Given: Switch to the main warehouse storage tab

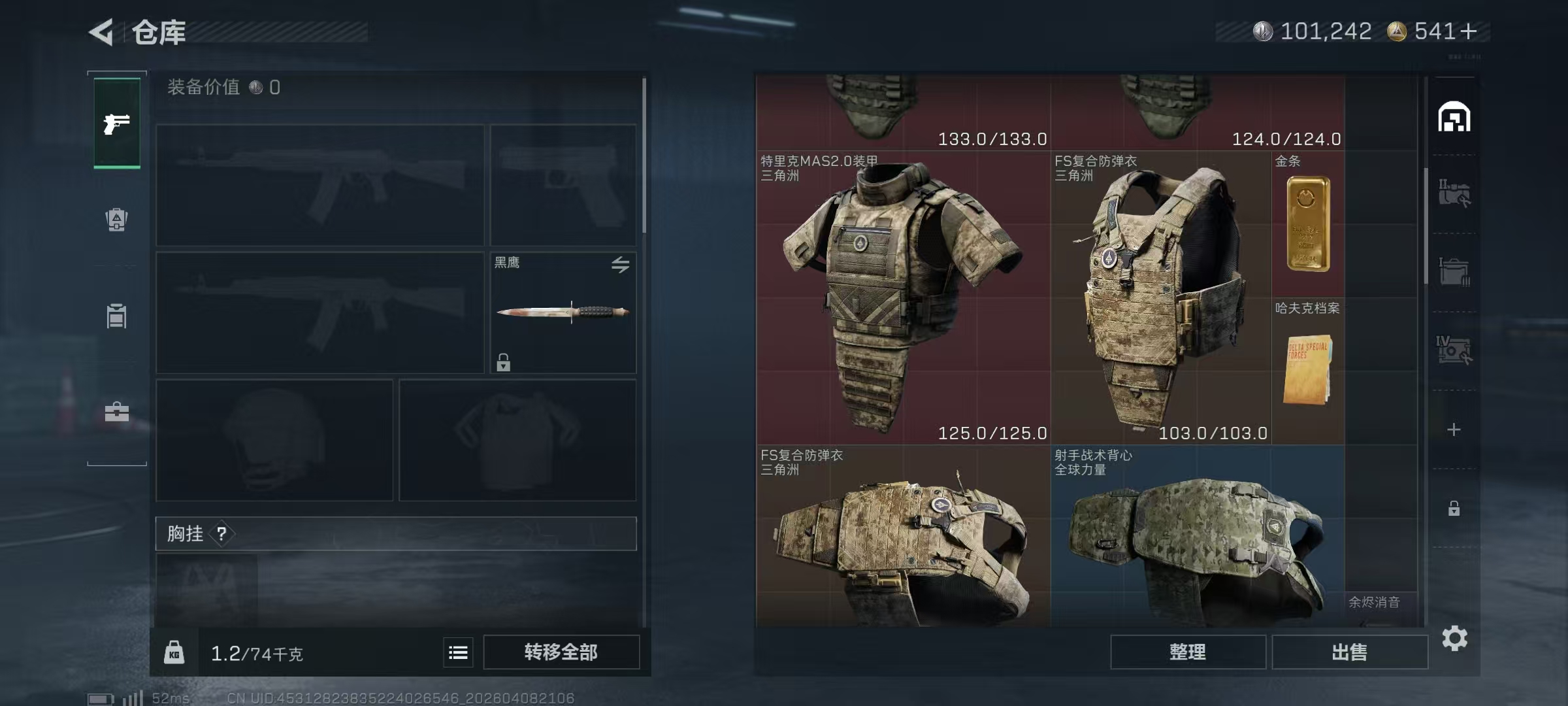Looking at the screenshot, I should point(1454,118).
